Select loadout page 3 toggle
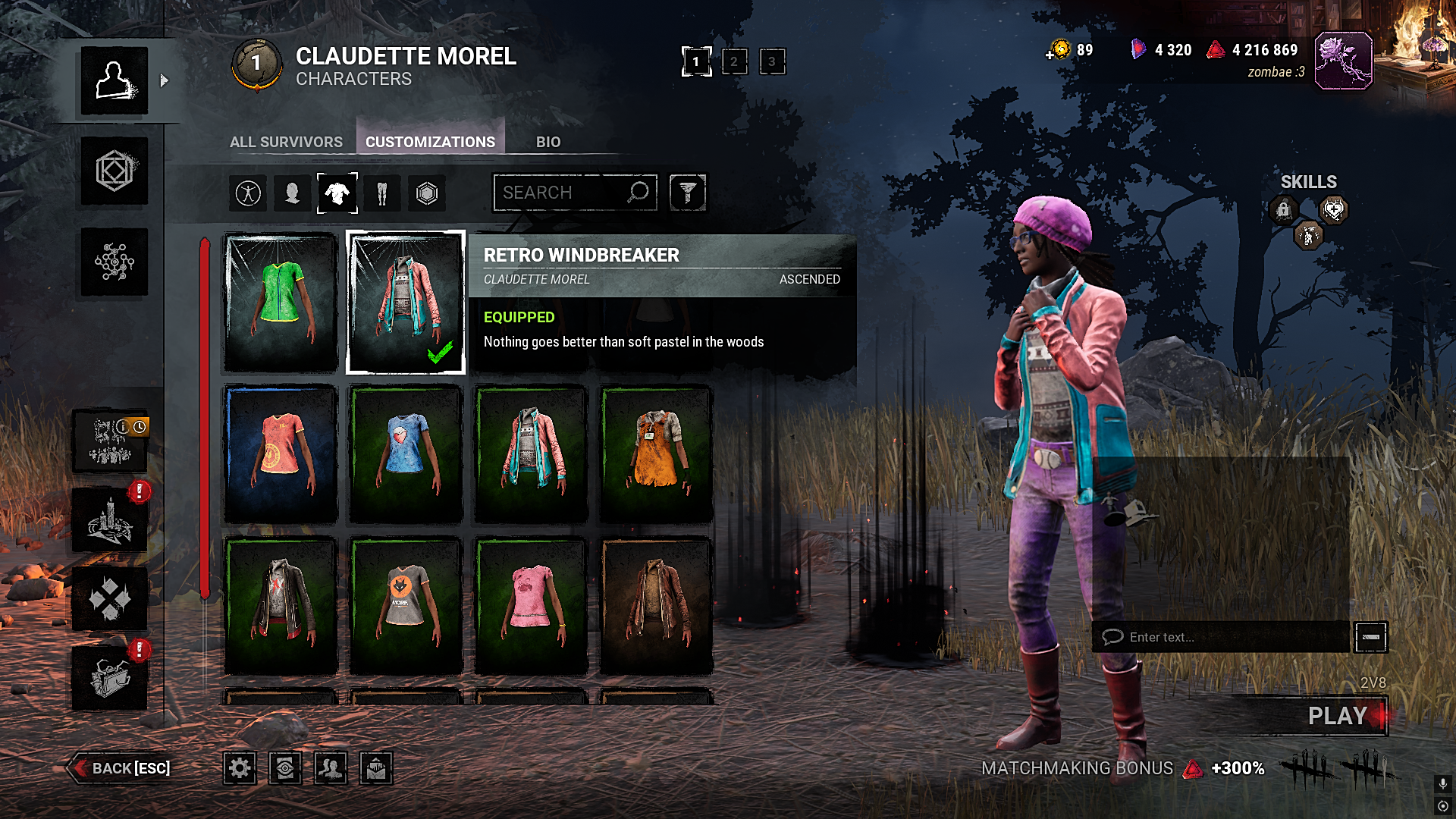 [x=773, y=62]
